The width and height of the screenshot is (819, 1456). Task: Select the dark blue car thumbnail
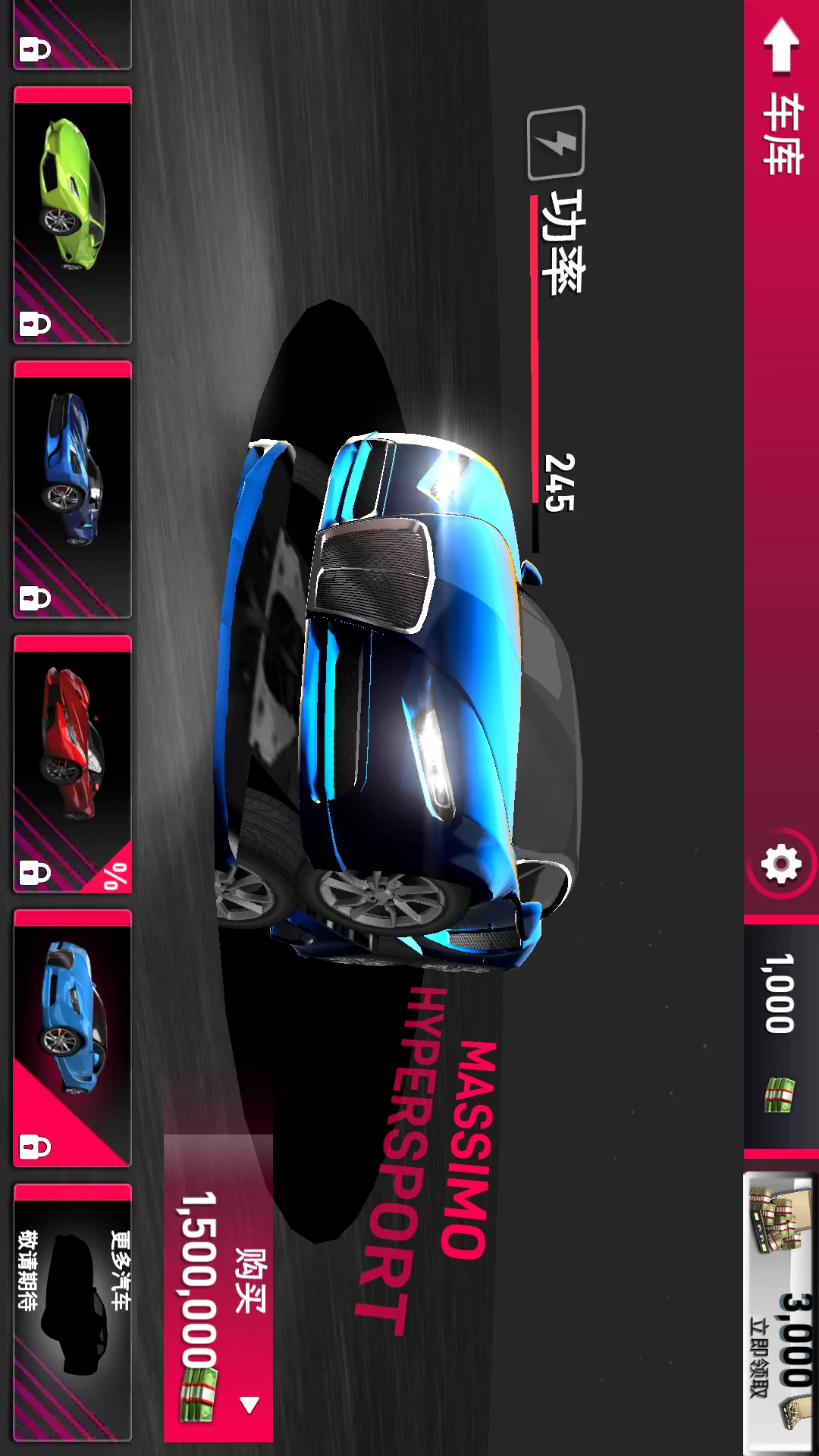tap(73, 490)
